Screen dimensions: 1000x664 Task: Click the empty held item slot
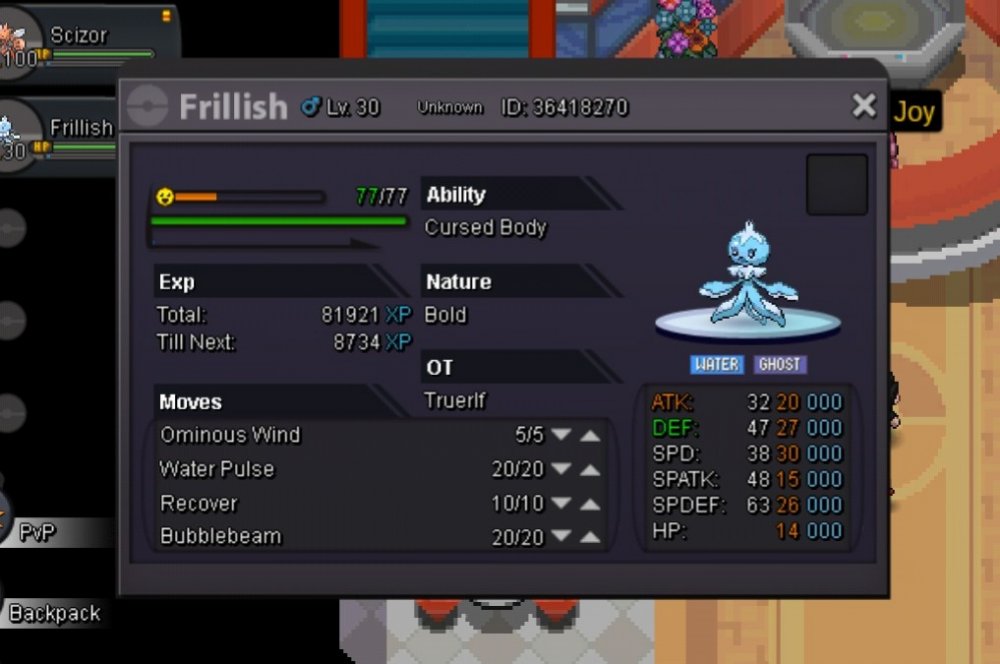point(836,184)
